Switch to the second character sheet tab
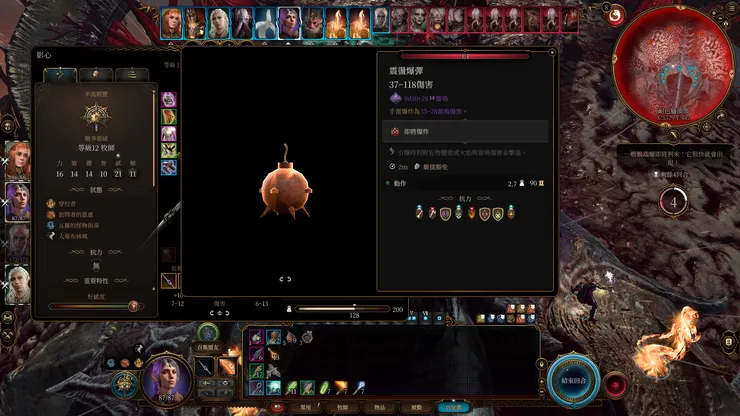 (x=96, y=74)
